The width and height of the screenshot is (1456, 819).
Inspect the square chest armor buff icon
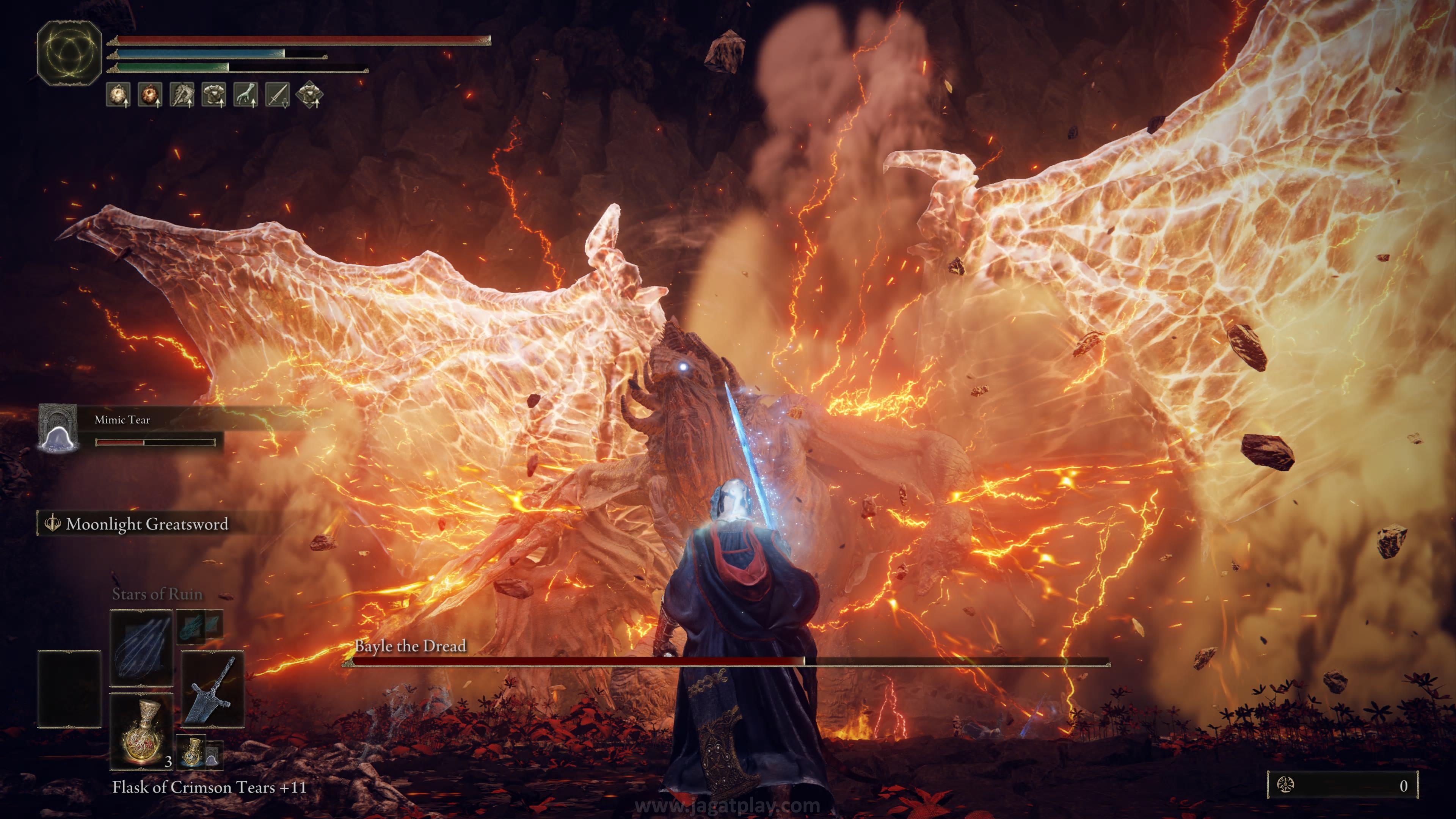[214, 94]
